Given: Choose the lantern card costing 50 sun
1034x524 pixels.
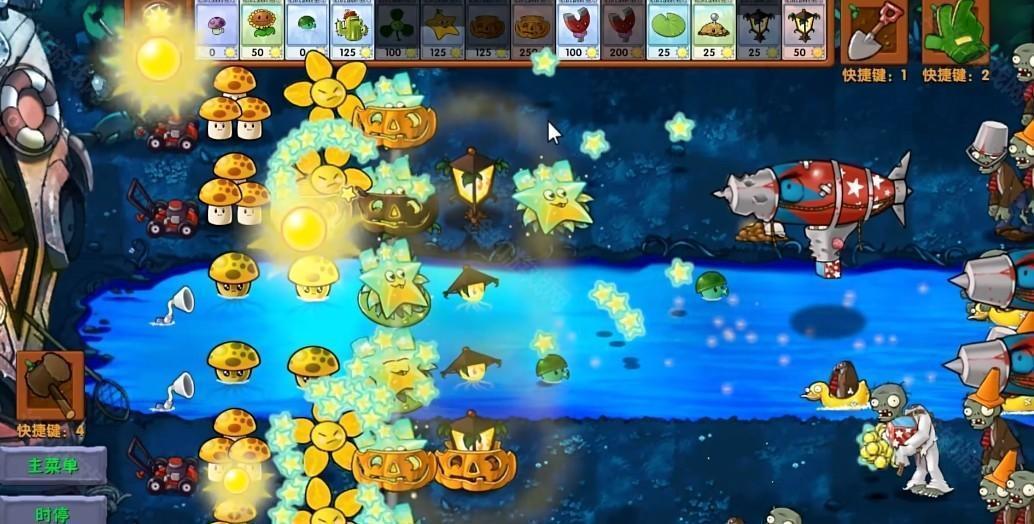Looking at the screenshot, I should coord(803,29).
